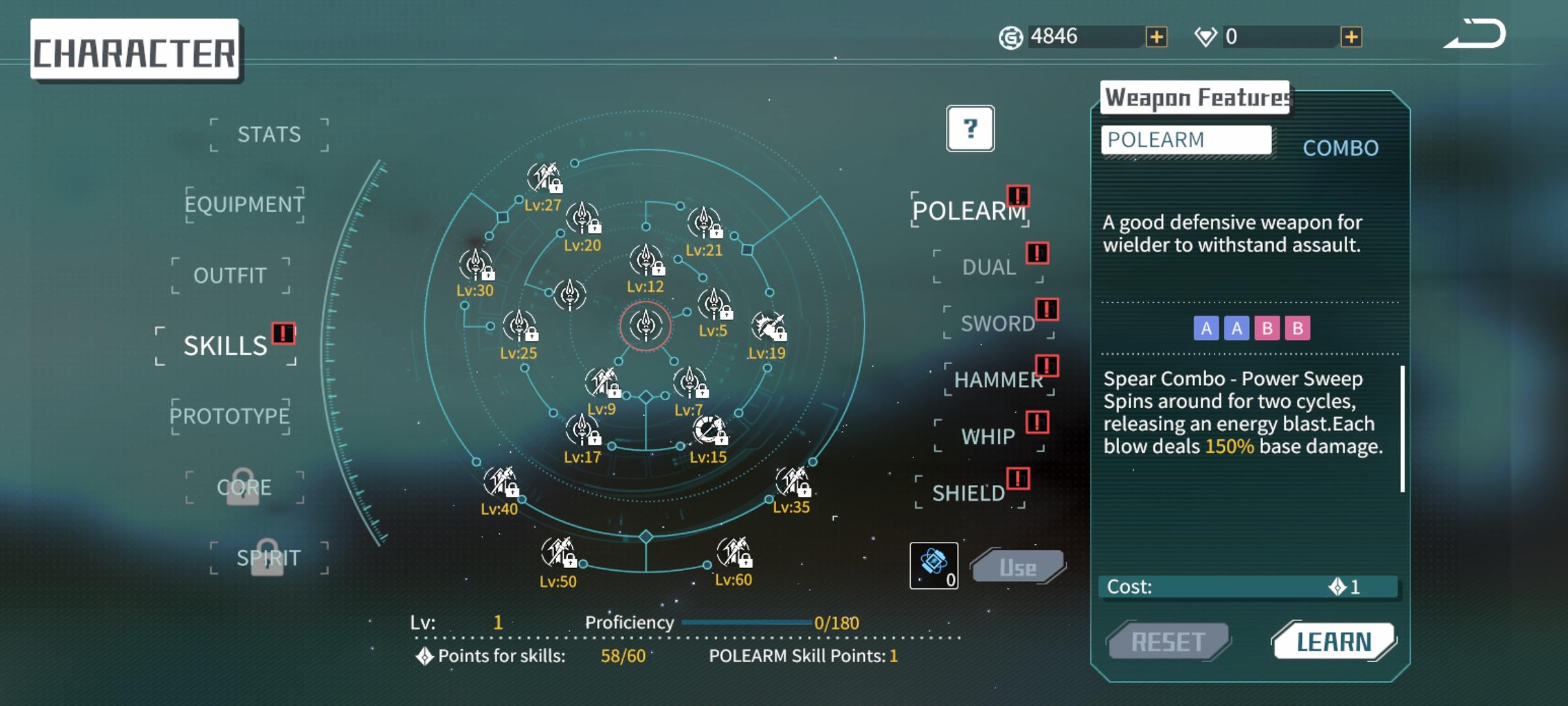
Task: Add gold with the plus button
Action: pyautogui.click(x=1156, y=37)
